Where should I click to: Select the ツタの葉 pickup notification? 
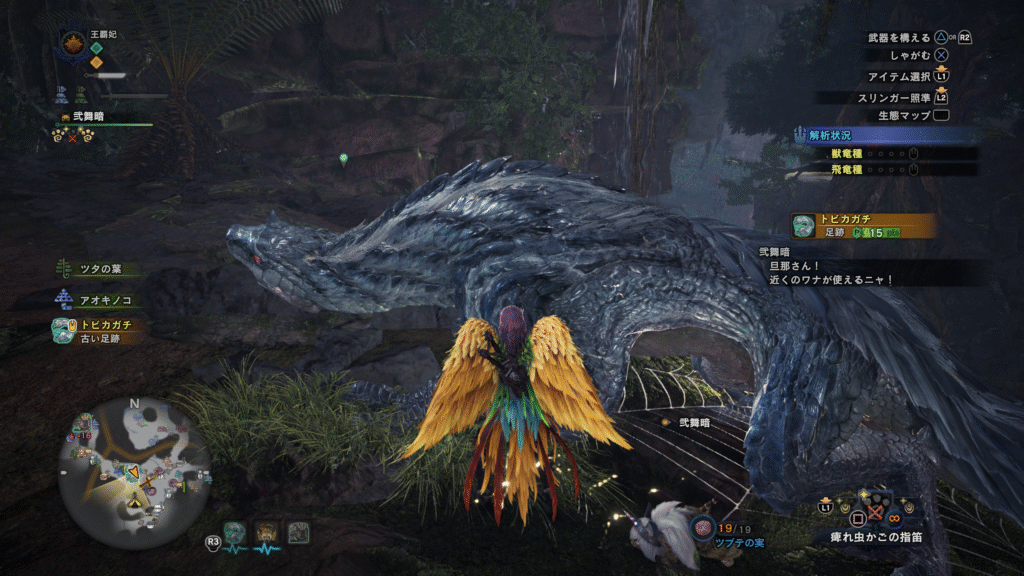tap(98, 269)
